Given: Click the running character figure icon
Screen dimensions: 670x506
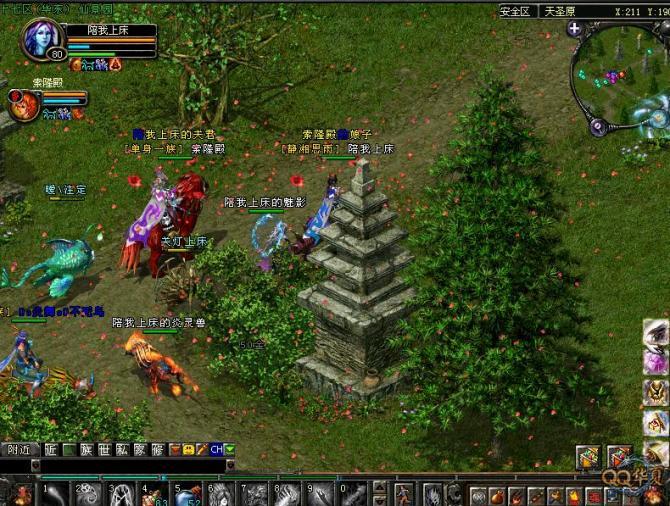Looking at the screenshot, I should click(x=403, y=494).
